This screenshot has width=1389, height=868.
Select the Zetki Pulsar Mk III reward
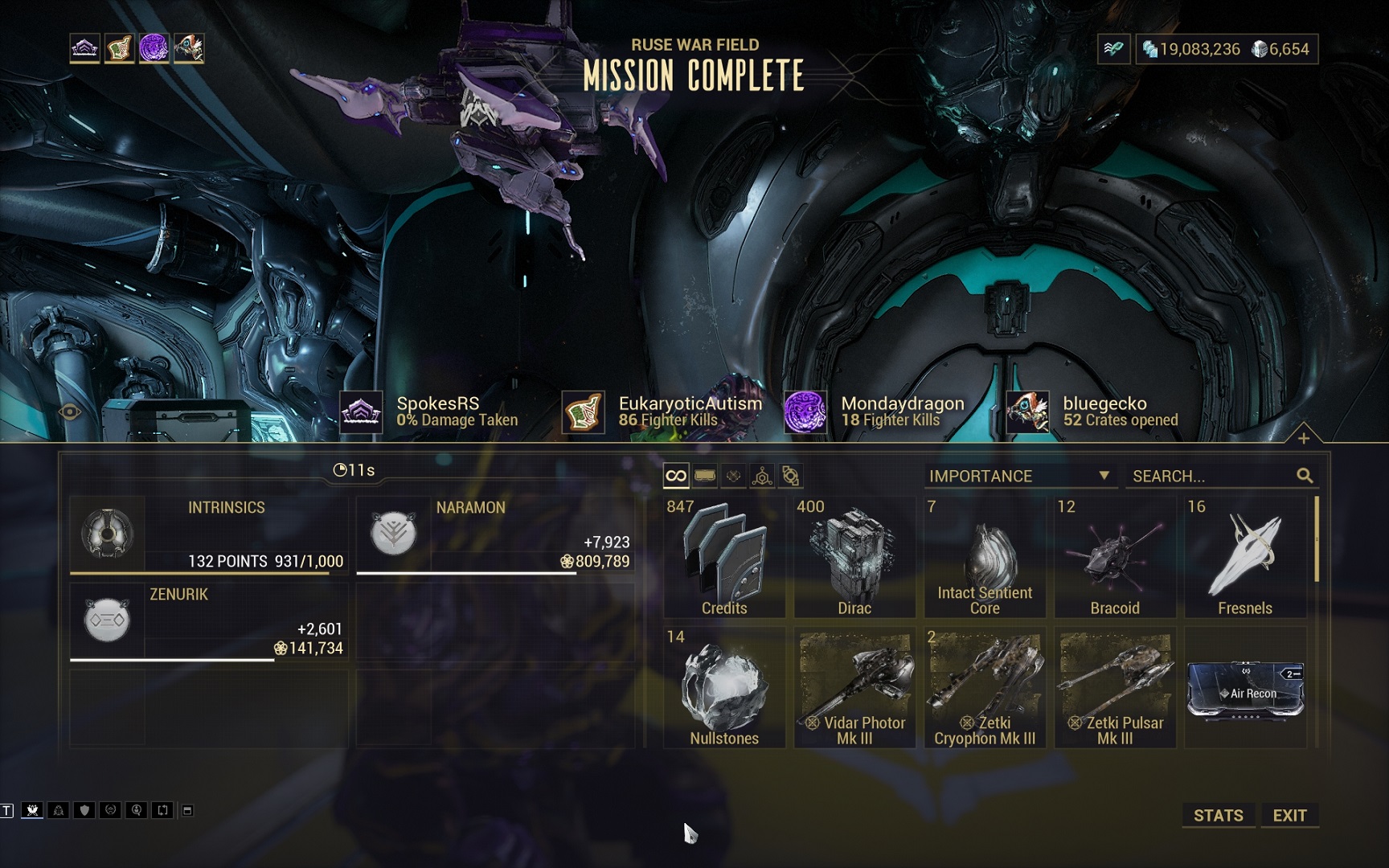tap(1115, 688)
